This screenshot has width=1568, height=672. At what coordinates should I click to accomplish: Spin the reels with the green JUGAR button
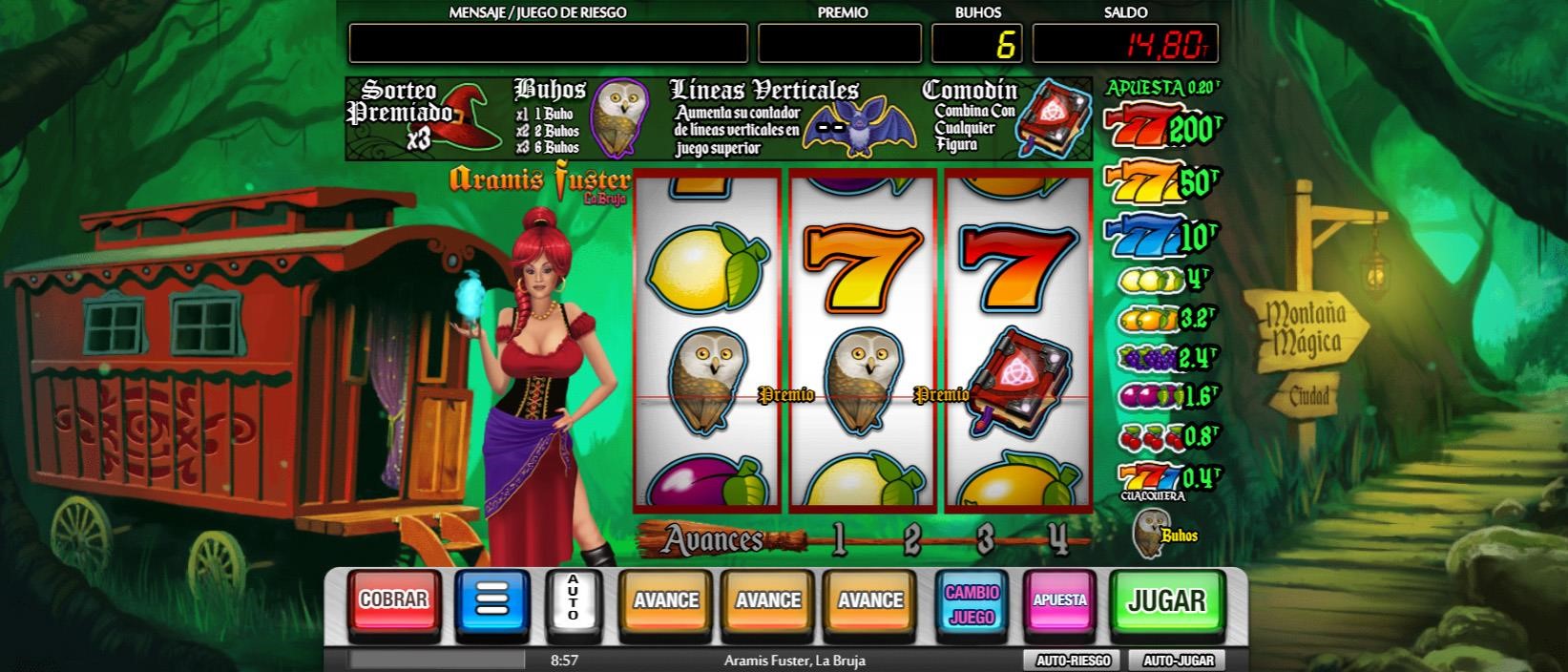click(1166, 600)
